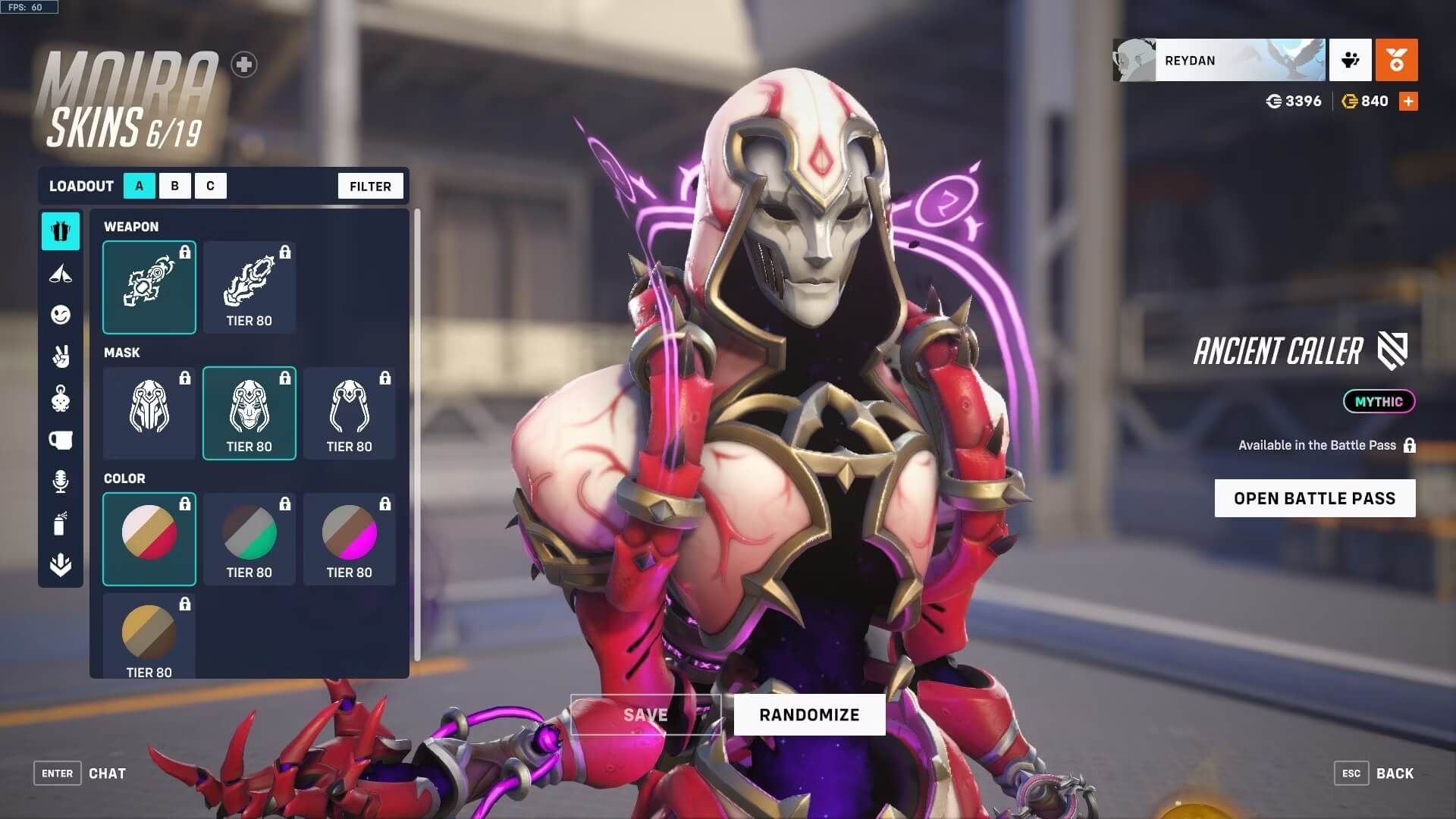Screen dimensions: 1456x819
Task: Select the gold and brown color swatch
Action: pos(149,635)
